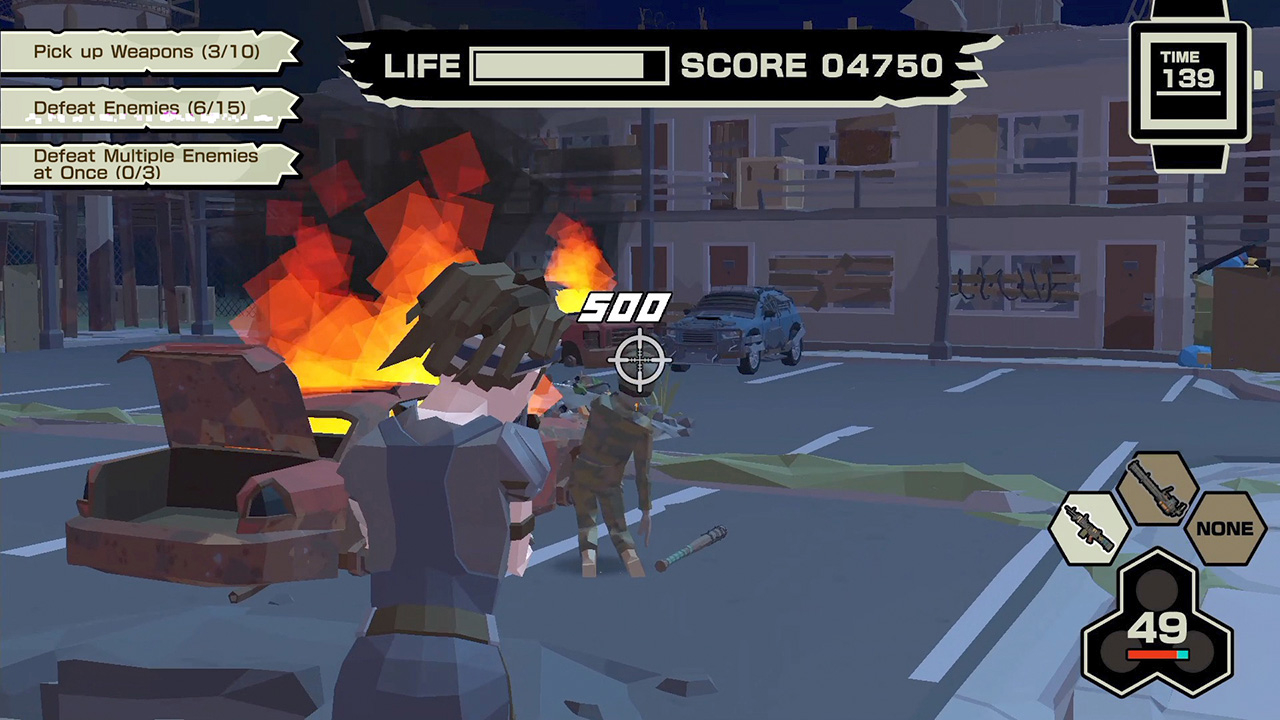The width and height of the screenshot is (1280, 720).
Task: Click the empty NONE weapon slot
Action: point(1224,528)
